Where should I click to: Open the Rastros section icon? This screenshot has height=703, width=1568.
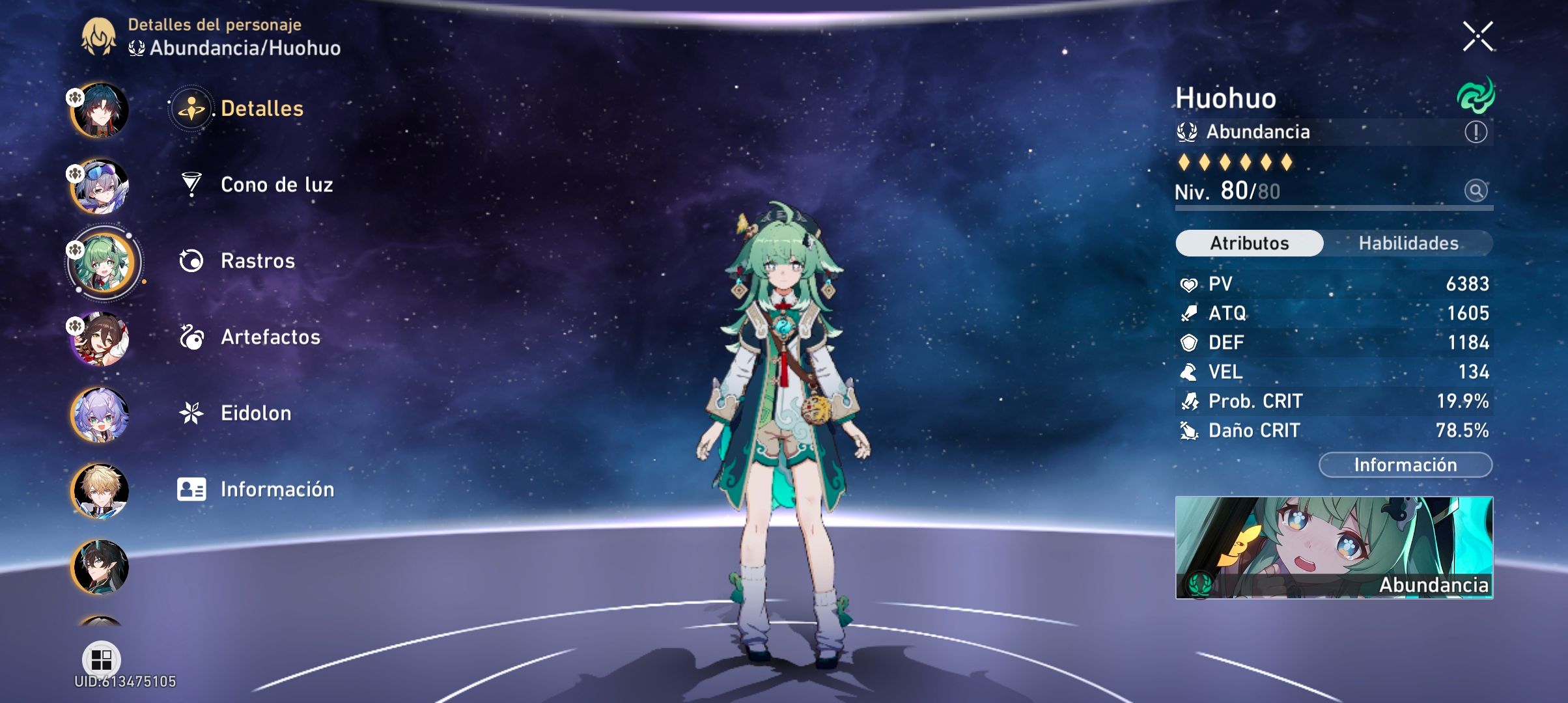point(189,260)
